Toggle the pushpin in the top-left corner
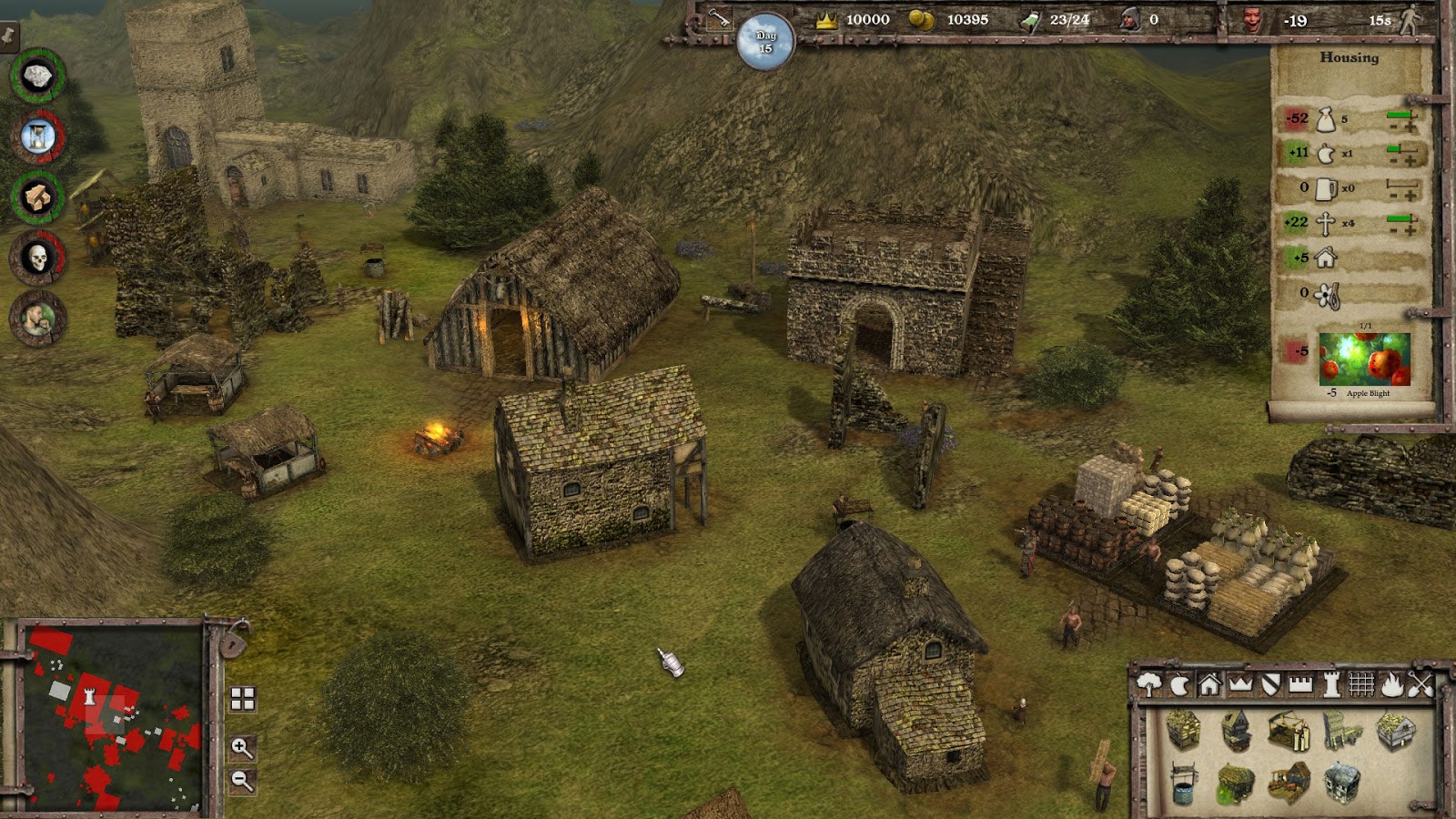The image size is (1456, 819). pos(9,36)
